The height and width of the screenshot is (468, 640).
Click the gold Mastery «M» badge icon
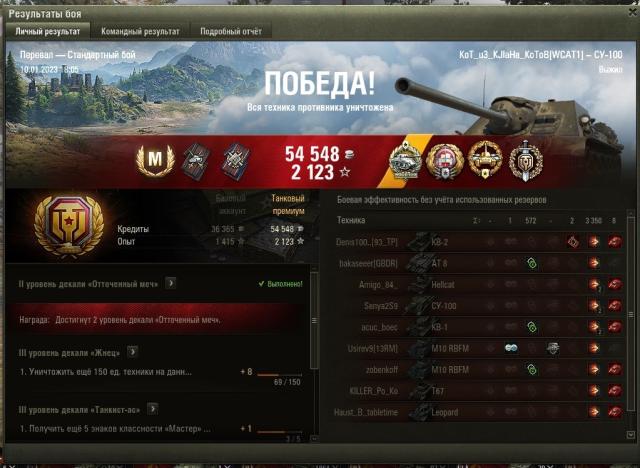tap(155, 158)
